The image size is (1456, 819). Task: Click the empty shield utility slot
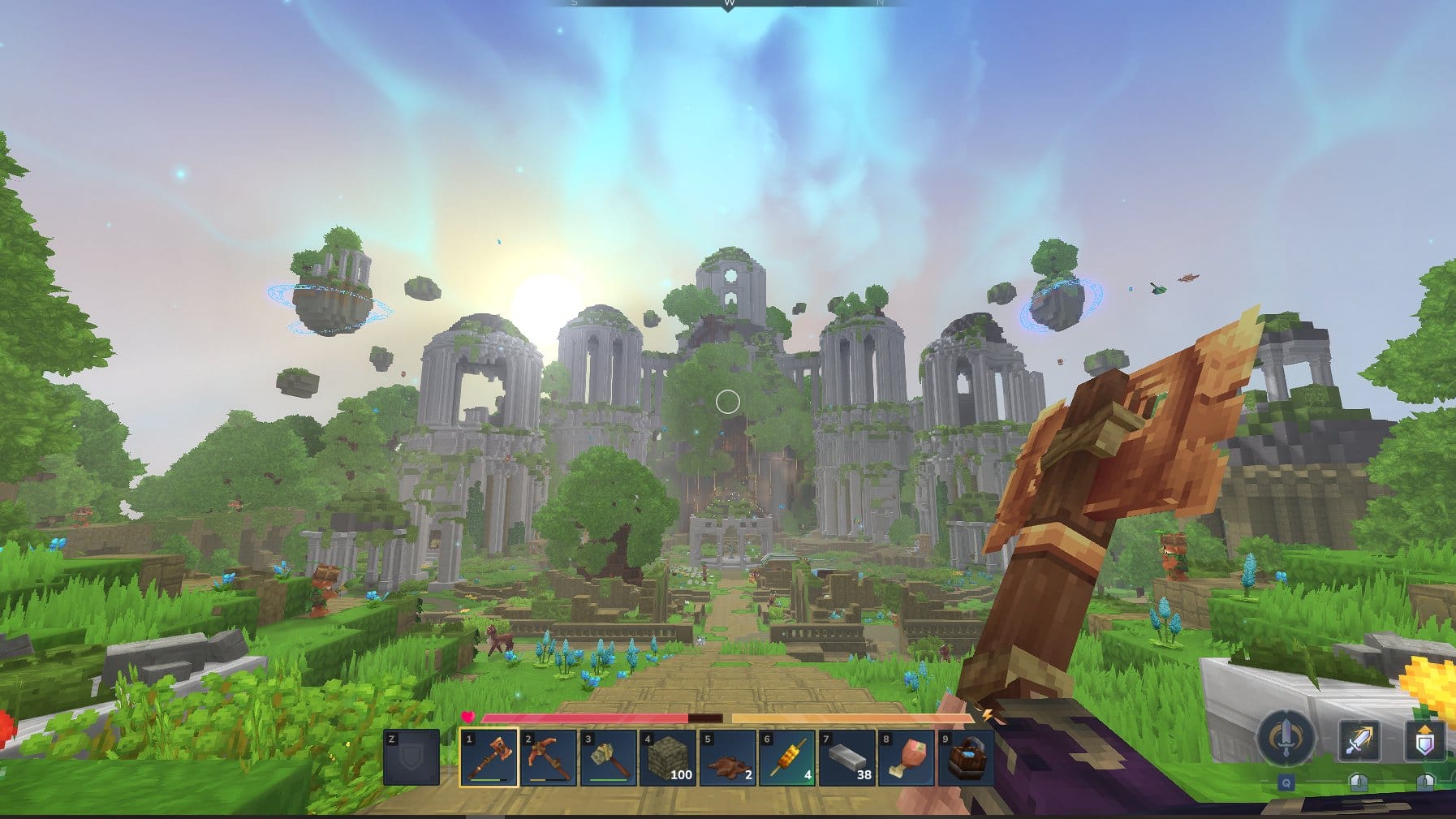pos(411,758)
